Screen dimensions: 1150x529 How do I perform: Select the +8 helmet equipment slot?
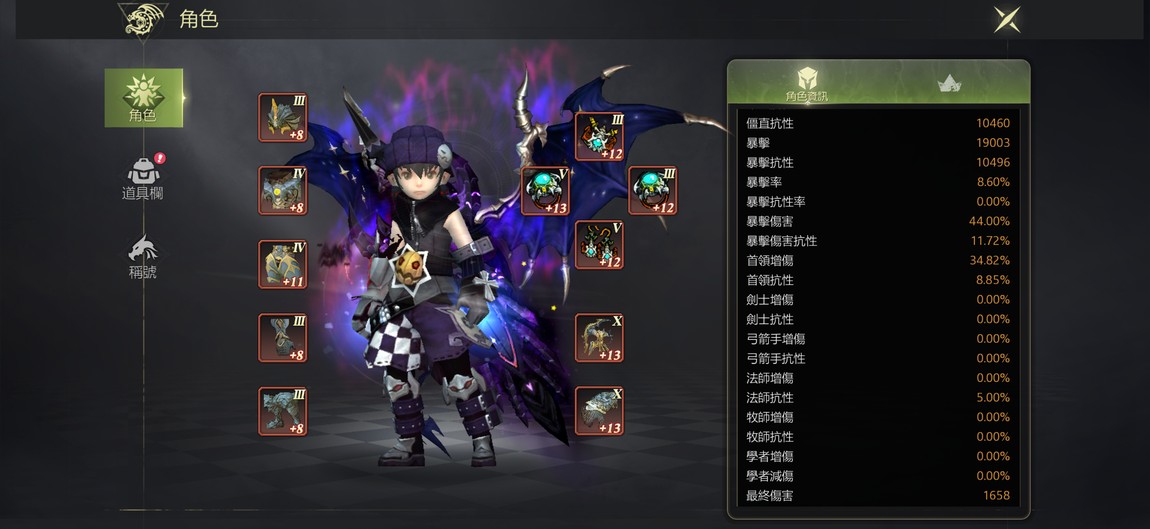[x=283, y=118]
